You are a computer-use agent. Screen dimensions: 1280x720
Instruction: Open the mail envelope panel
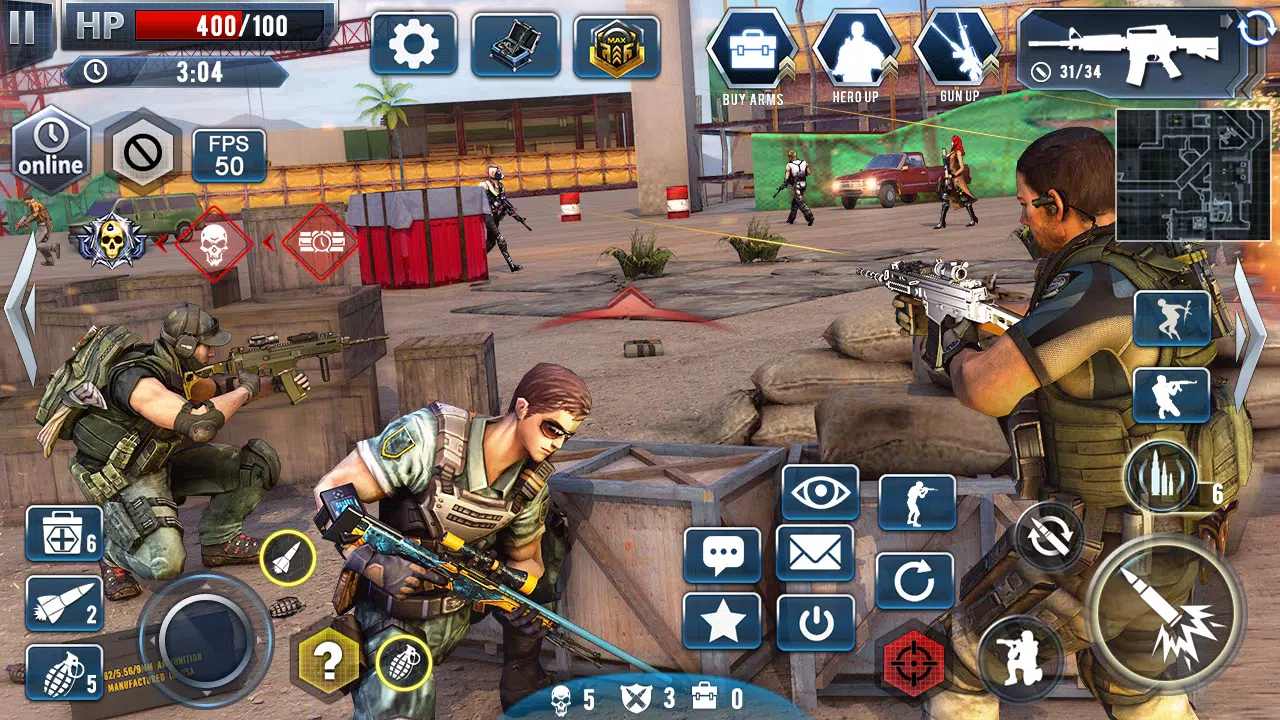[x=818, y=551]
